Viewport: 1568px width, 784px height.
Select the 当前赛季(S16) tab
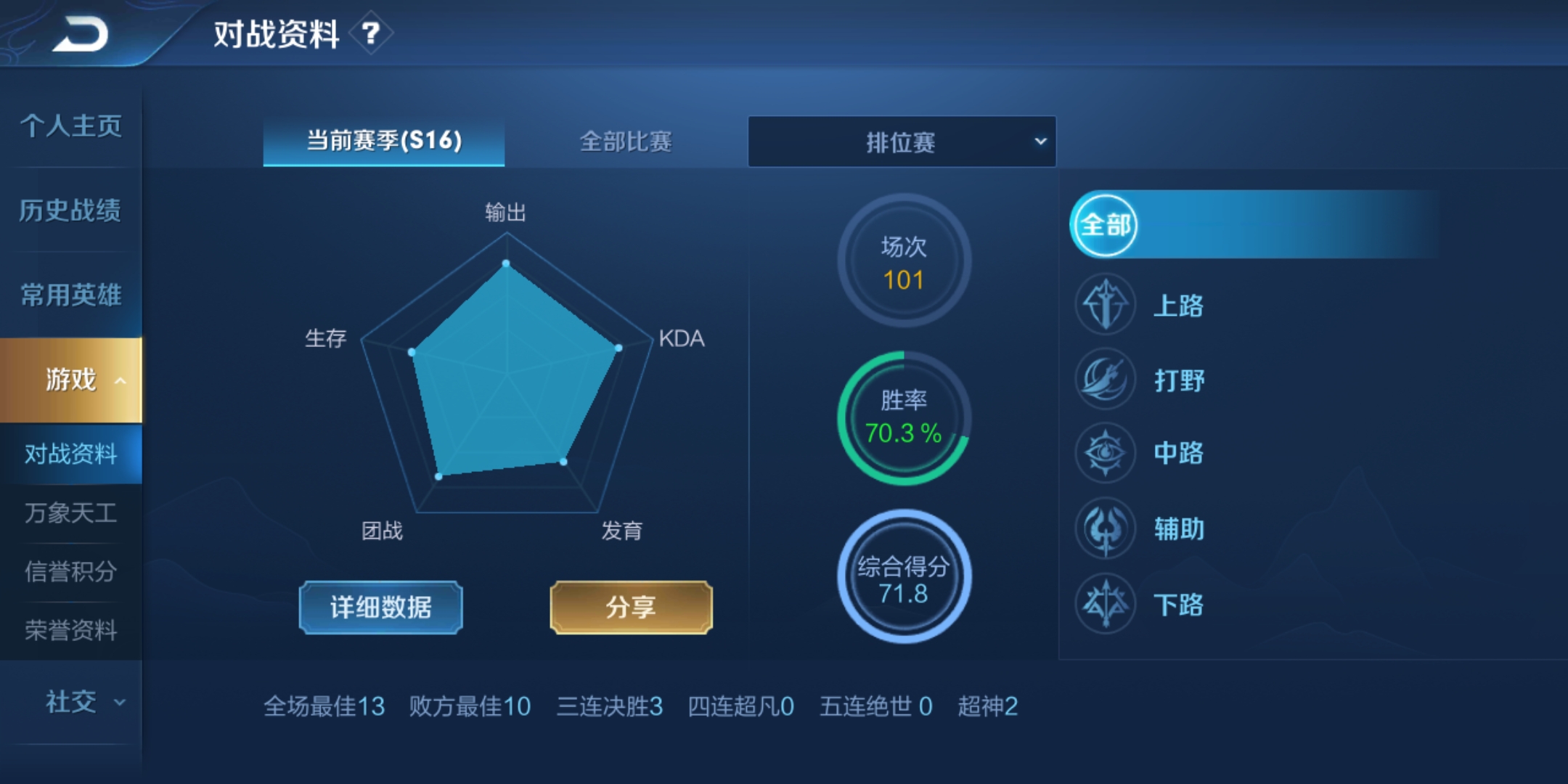point(383,143)
